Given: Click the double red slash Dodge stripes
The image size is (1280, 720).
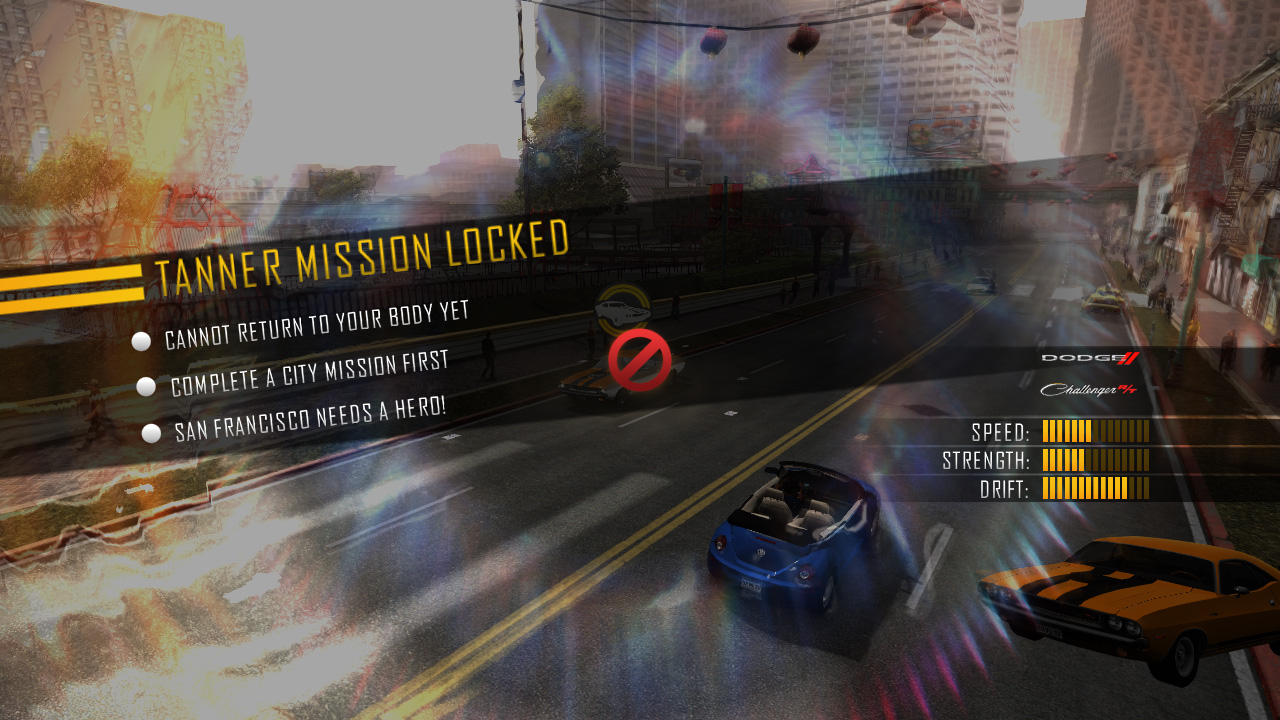Looking at the screenshot, I should coord(1128,358).
